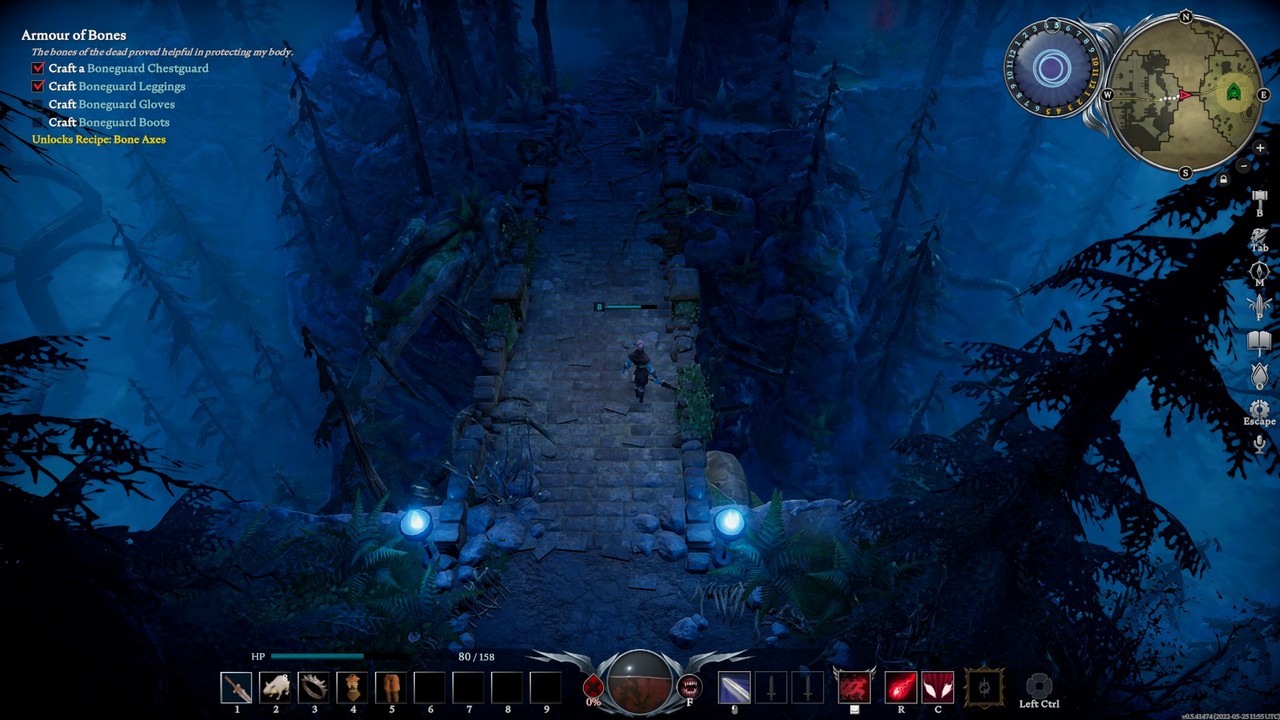Activate the vampire fangs bite icon
This screenshot has width=1280, height=720.
689,687
